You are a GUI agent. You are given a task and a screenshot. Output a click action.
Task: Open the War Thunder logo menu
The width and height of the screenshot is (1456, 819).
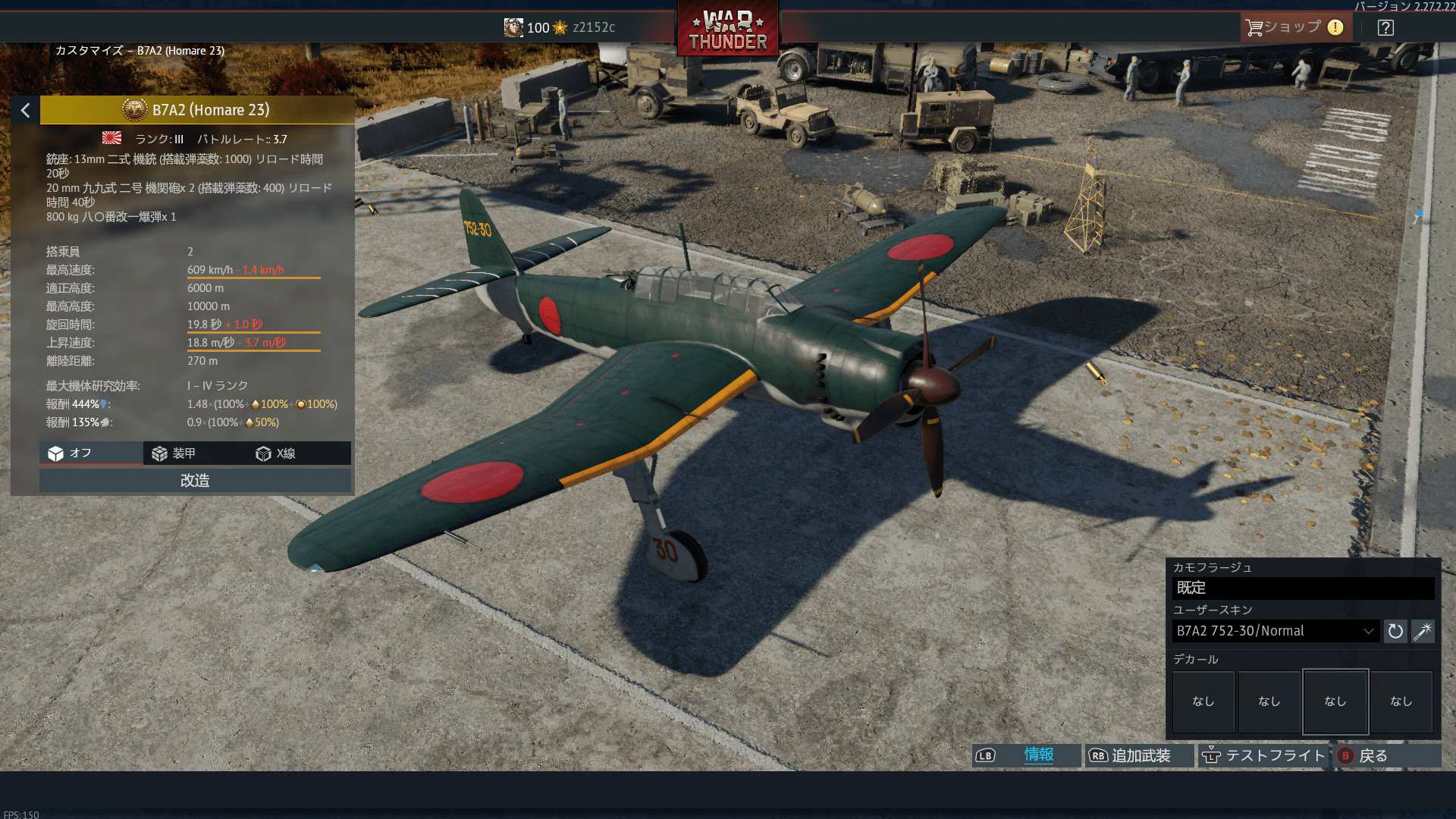727,30
